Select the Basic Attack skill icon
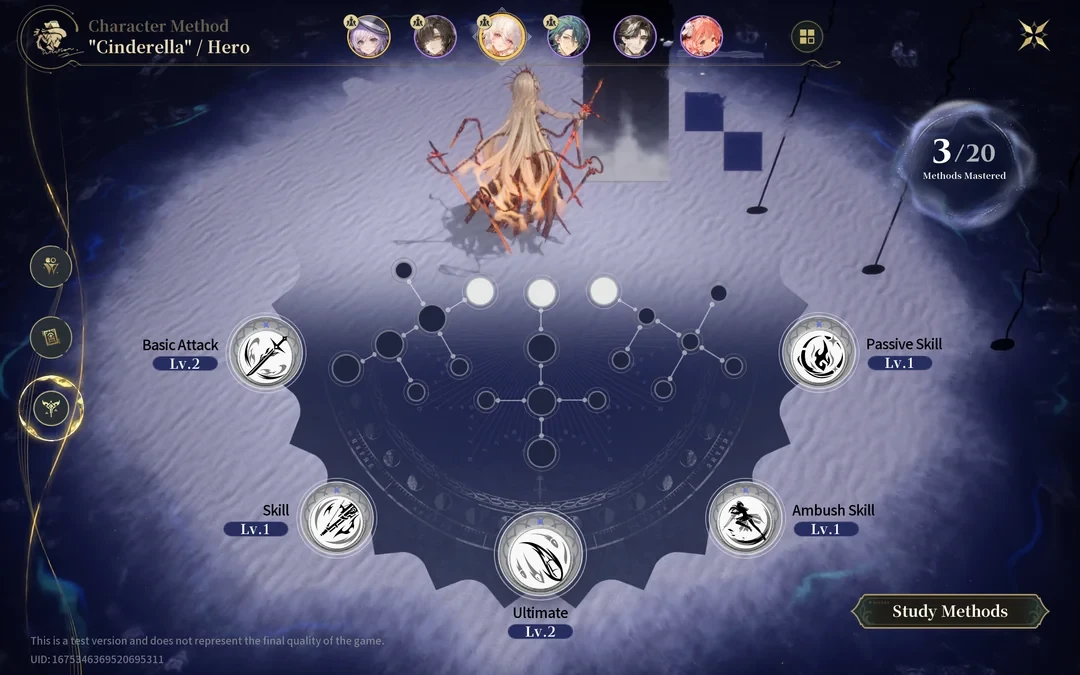The width and height of the screenshot is (1080, 675). pyautogui.click(x=266, y=354)
